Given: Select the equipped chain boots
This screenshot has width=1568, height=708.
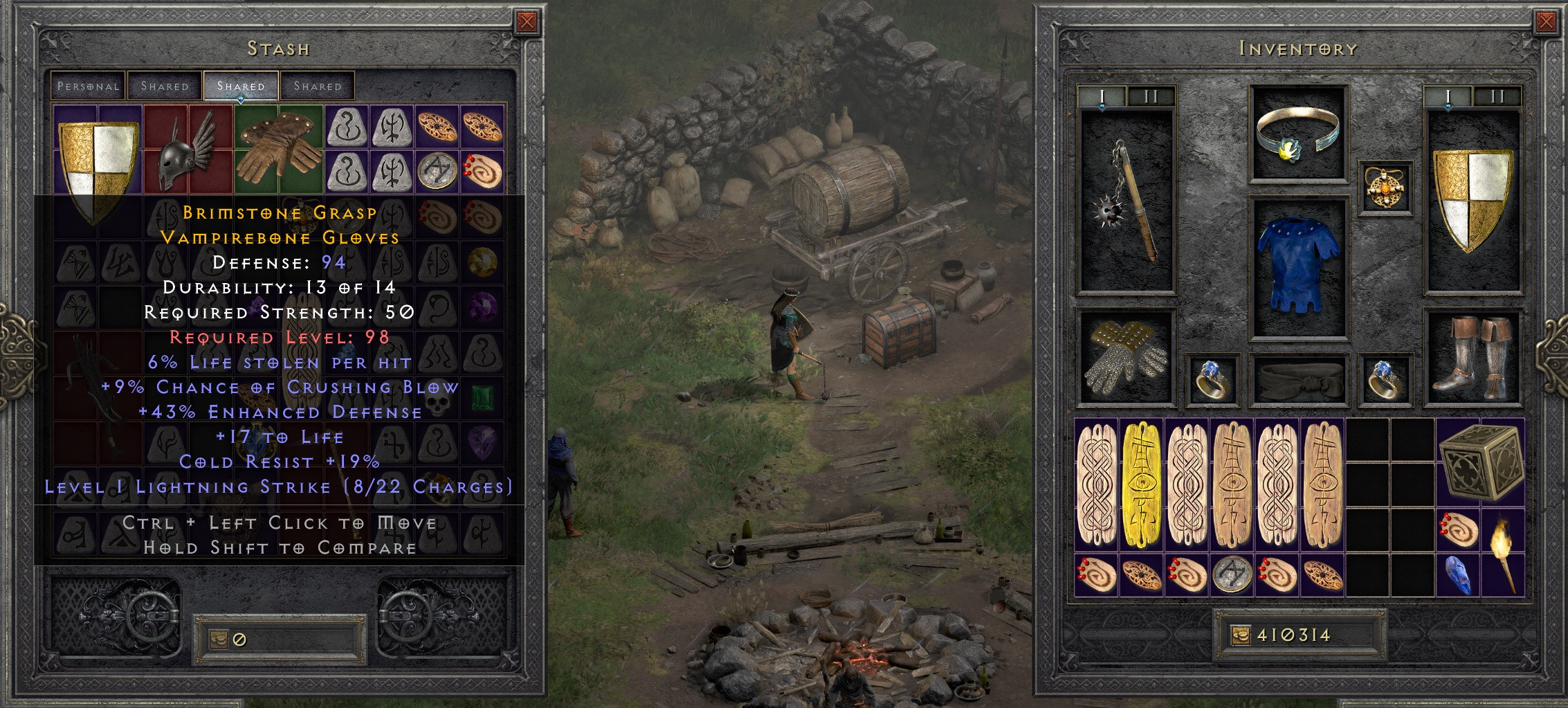Looking at the screenshot, I should click(1474, 356).
